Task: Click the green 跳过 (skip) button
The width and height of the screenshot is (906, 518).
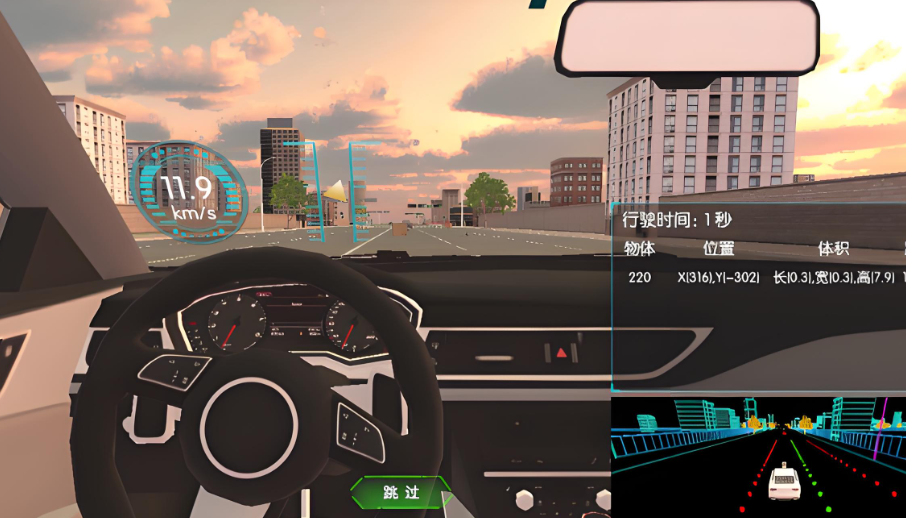Action: point(401,492)
